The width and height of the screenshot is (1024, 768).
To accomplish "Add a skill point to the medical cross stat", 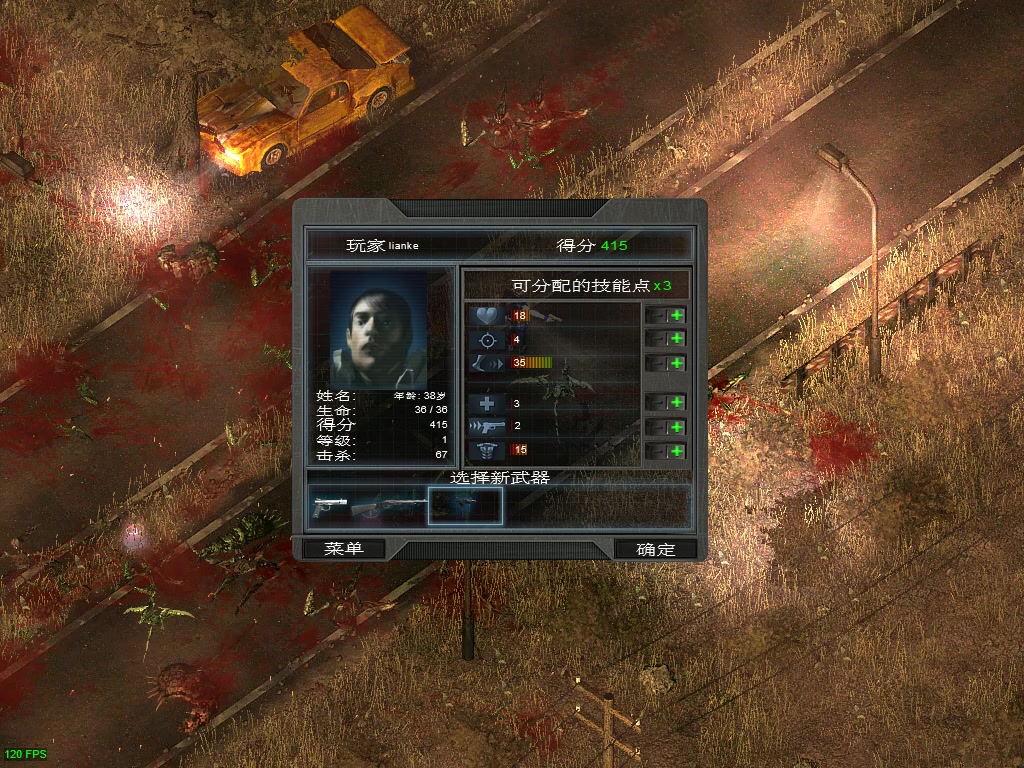I will (x=677, y=402).
